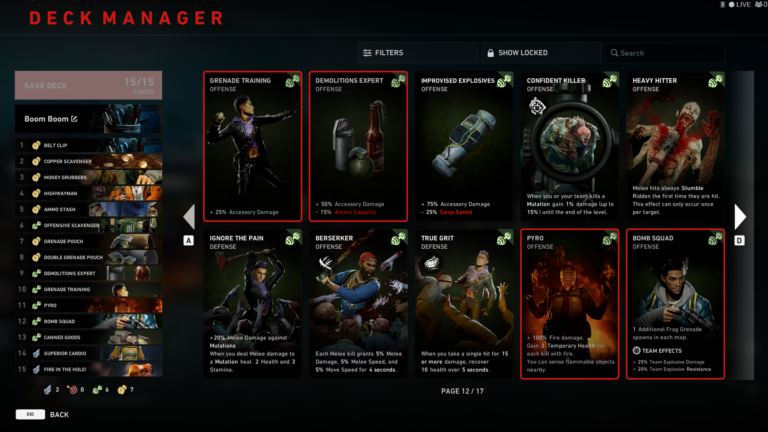Select Fire in the Hole! deck entry
The image size is (768, 432).
(x=88, y=369)
